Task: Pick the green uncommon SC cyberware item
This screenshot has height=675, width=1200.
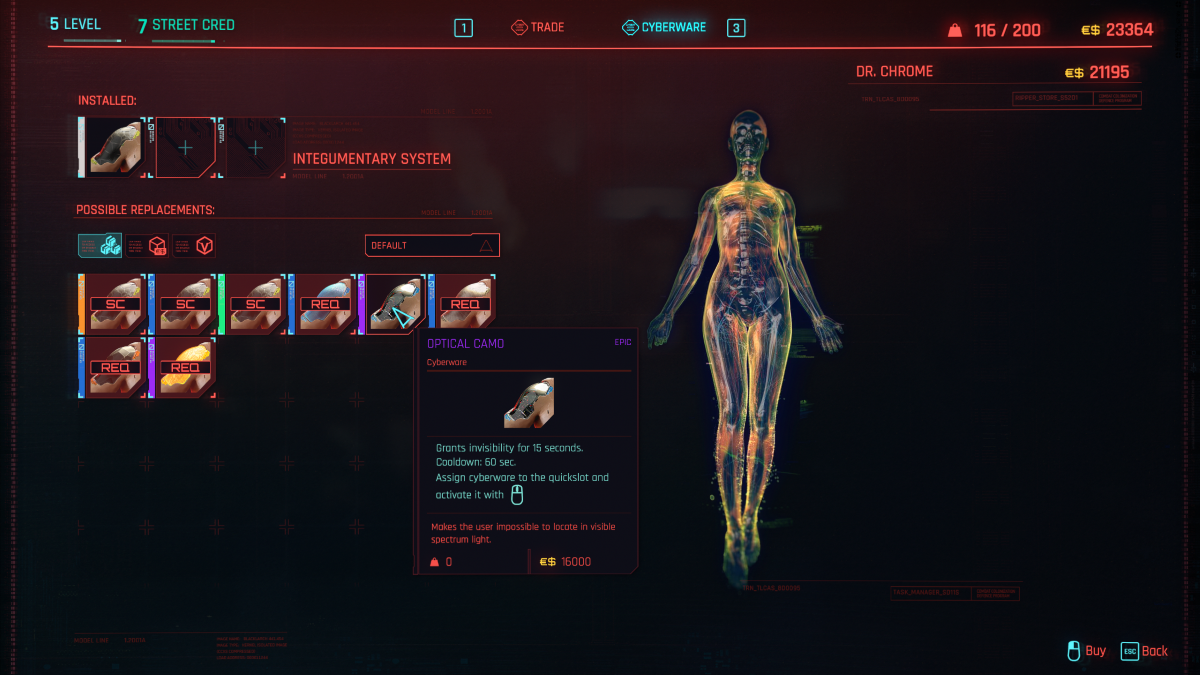Action: (x=254, y=304)
